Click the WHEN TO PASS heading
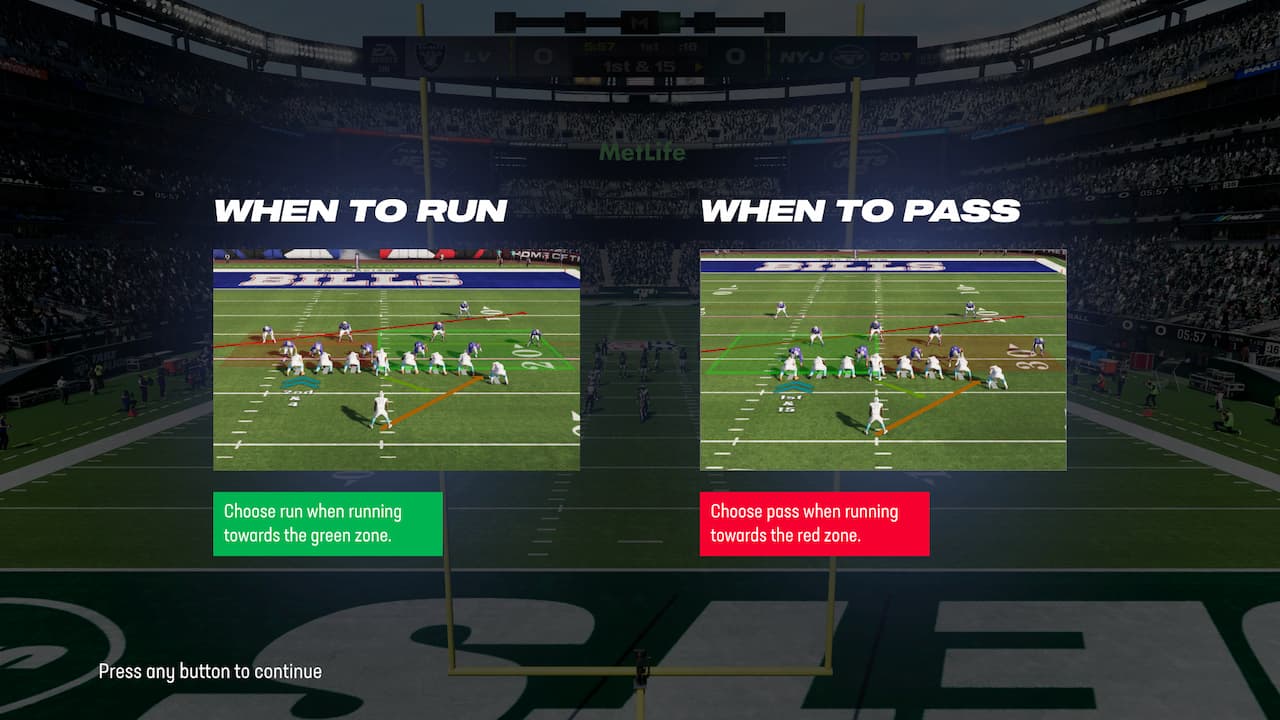This screenshot has width=1280, height=720. [860, 210]
